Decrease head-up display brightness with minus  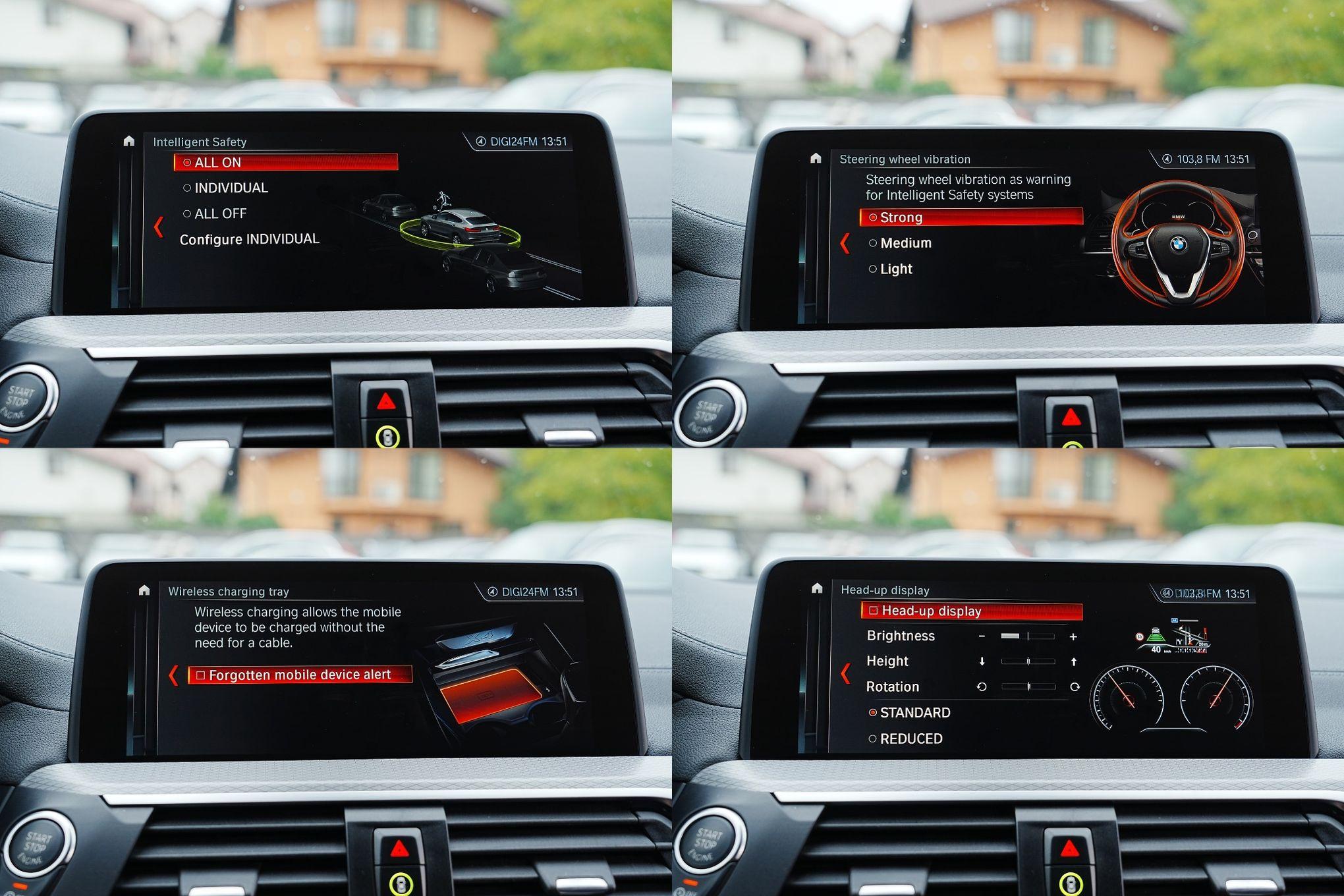coord(982,636)
